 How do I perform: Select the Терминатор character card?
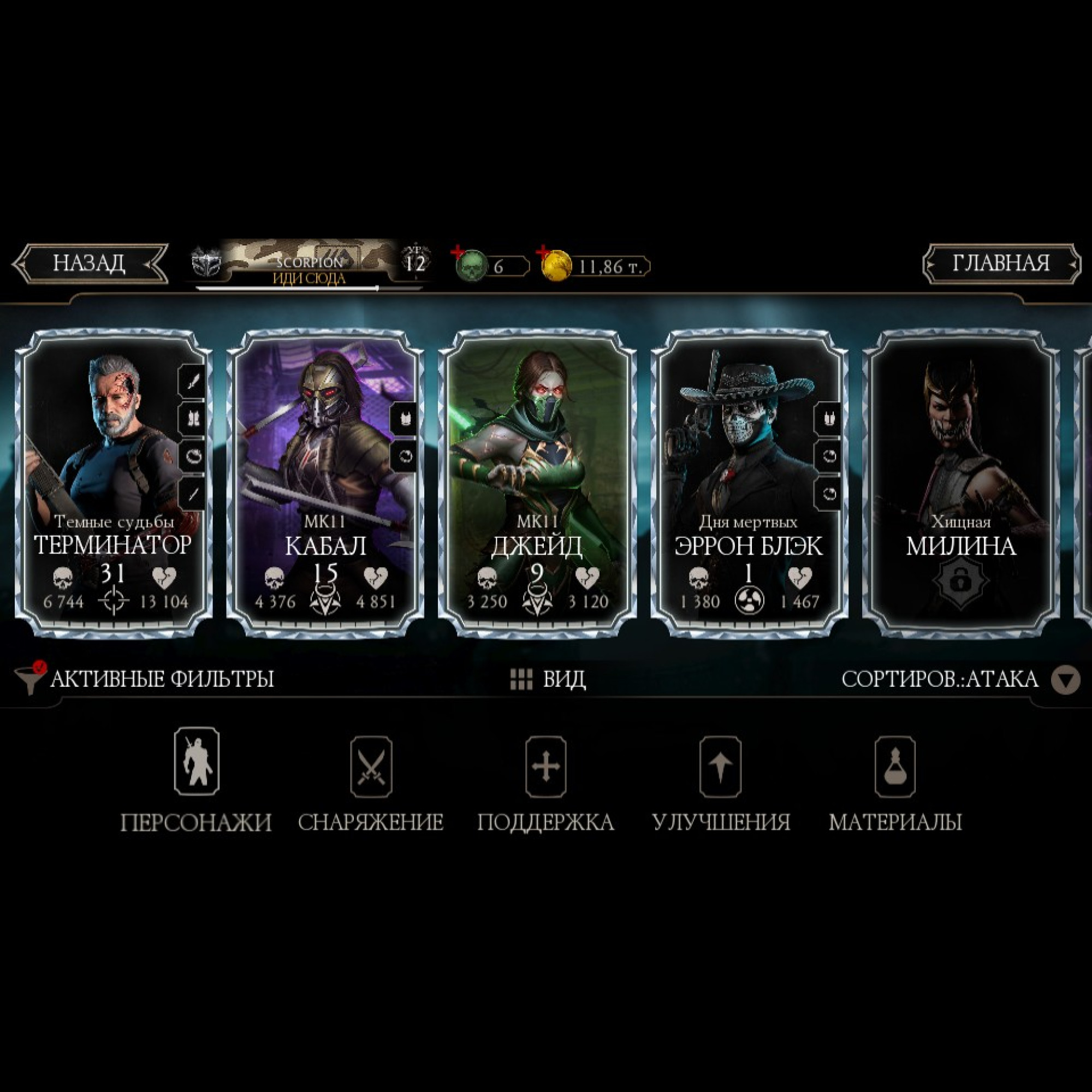(114, 483)
